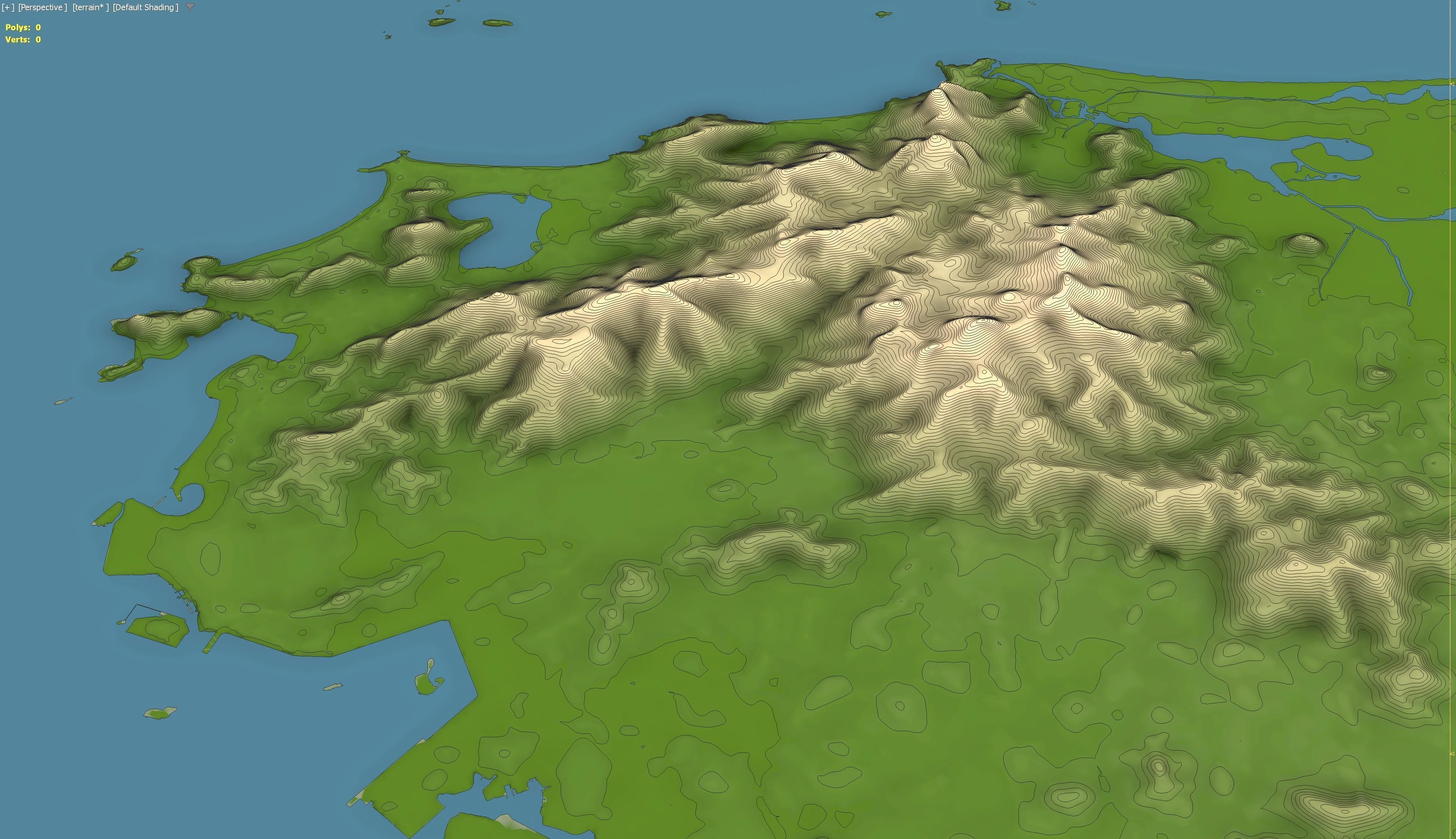This screenshot has height=839, width=1456.
Task: Click the Verts: 0 statistics readout
Action: coord(23,40)
